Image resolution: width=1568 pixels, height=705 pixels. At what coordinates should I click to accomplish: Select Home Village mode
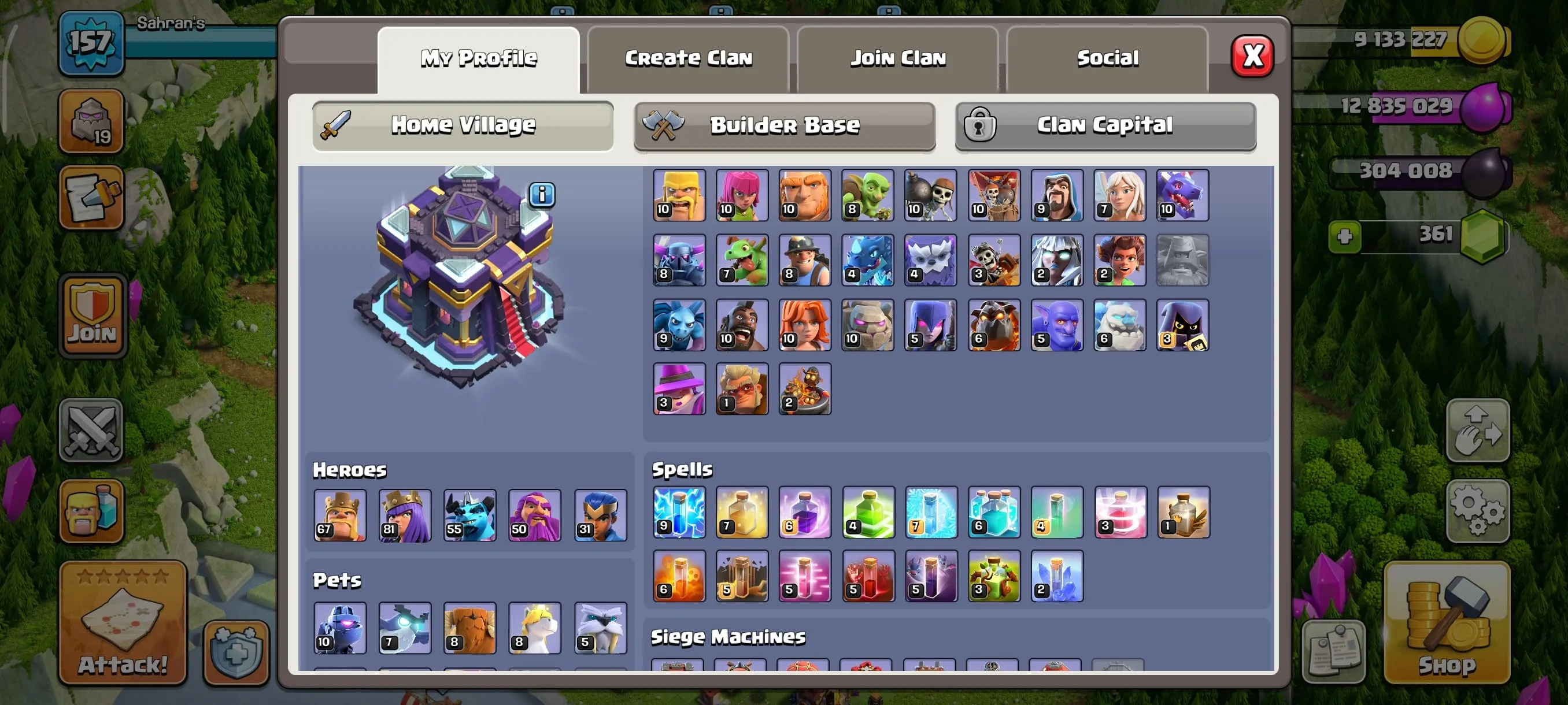click(463, 125)
